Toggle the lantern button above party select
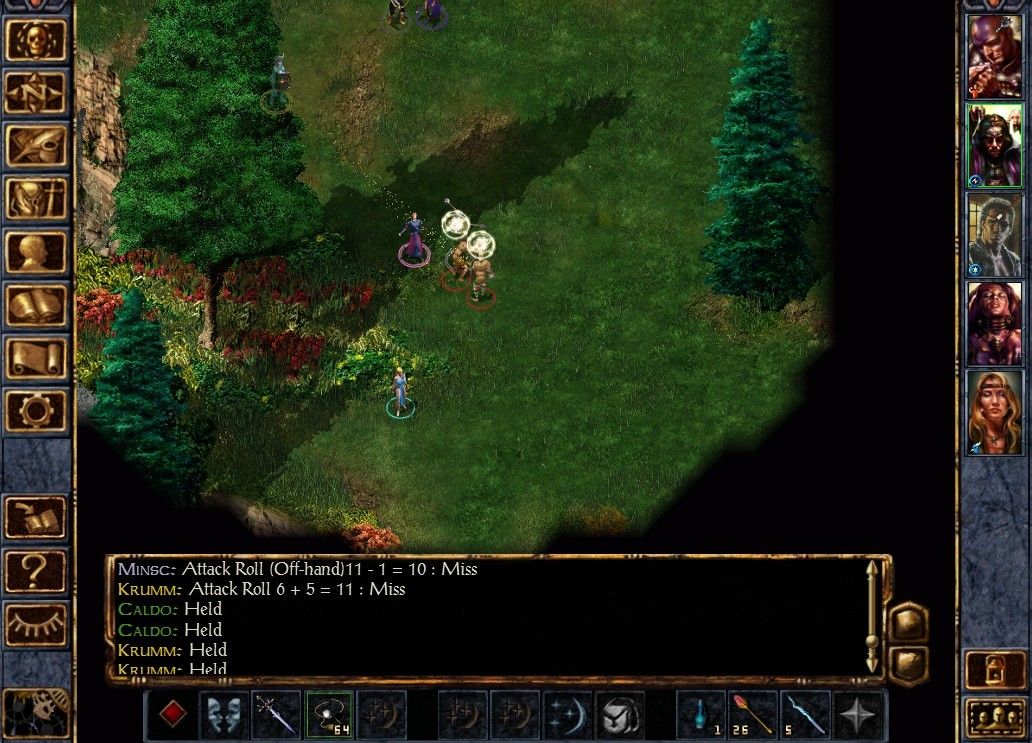This screenshot has width=1032, height=743. coord(993,668)
